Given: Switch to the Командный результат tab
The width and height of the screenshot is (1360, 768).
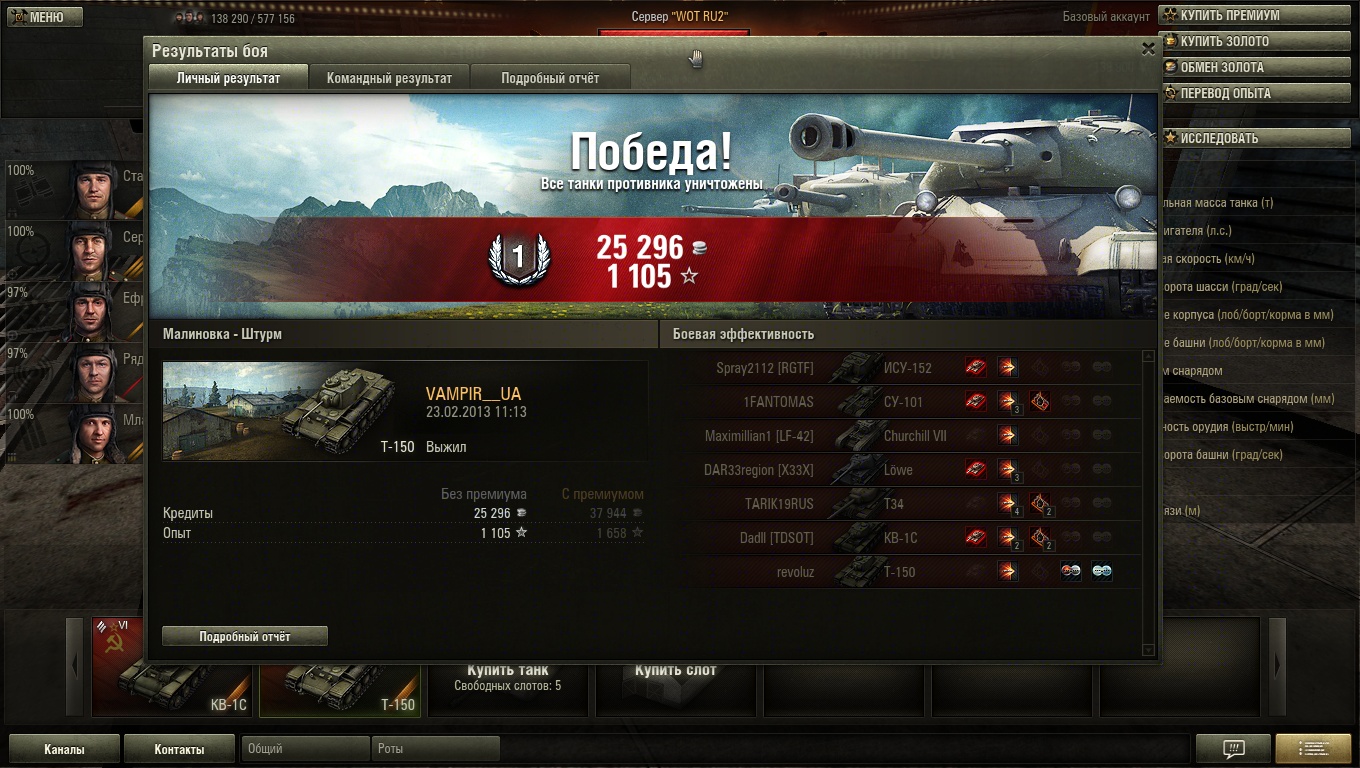Looking at the screenshot, I should [389, 78].
